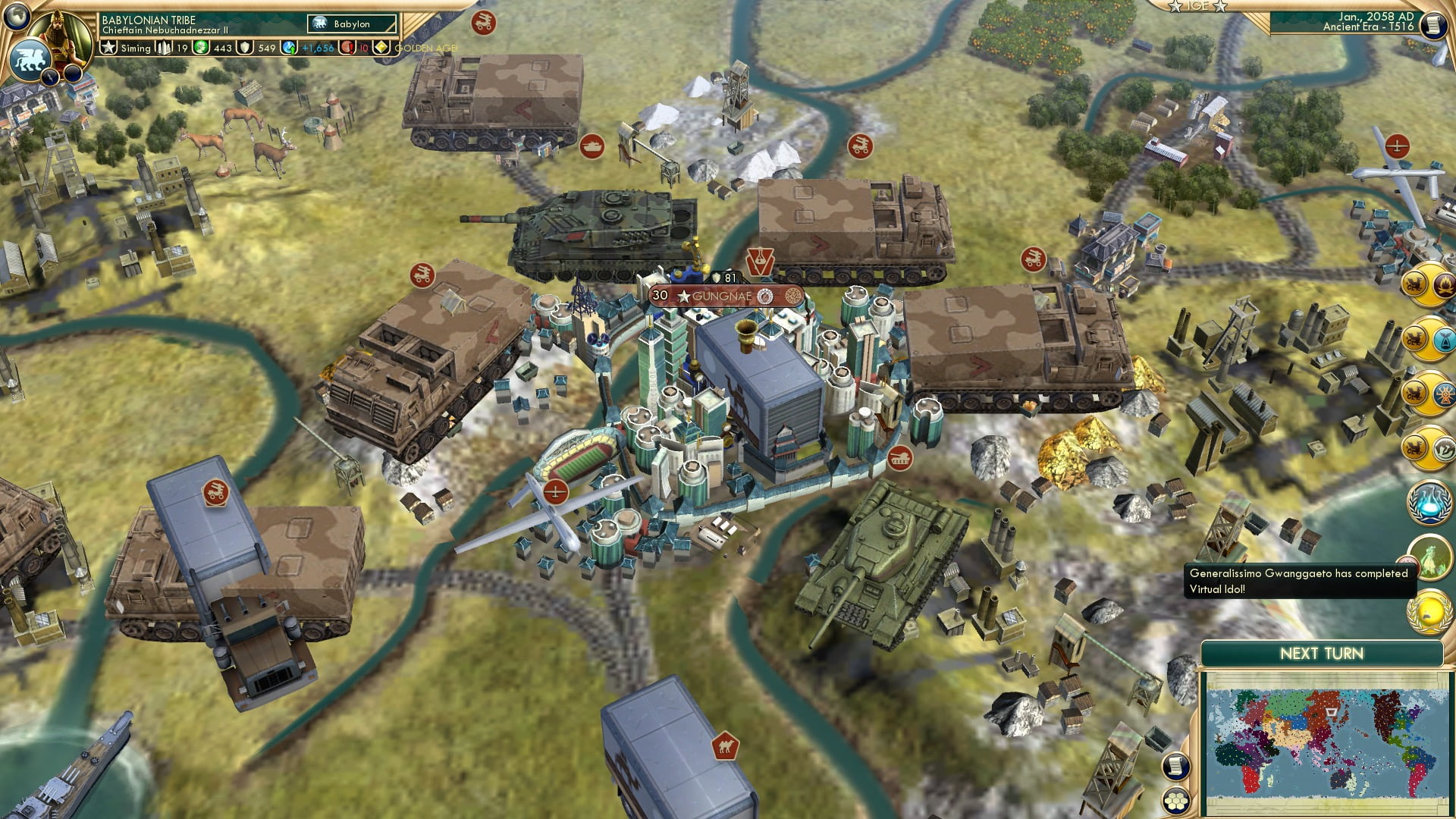The height and width of the screenshot is (819, 1456).
Task: Toggle strategic view beneath the leader portrait
Action: point(50,76)
